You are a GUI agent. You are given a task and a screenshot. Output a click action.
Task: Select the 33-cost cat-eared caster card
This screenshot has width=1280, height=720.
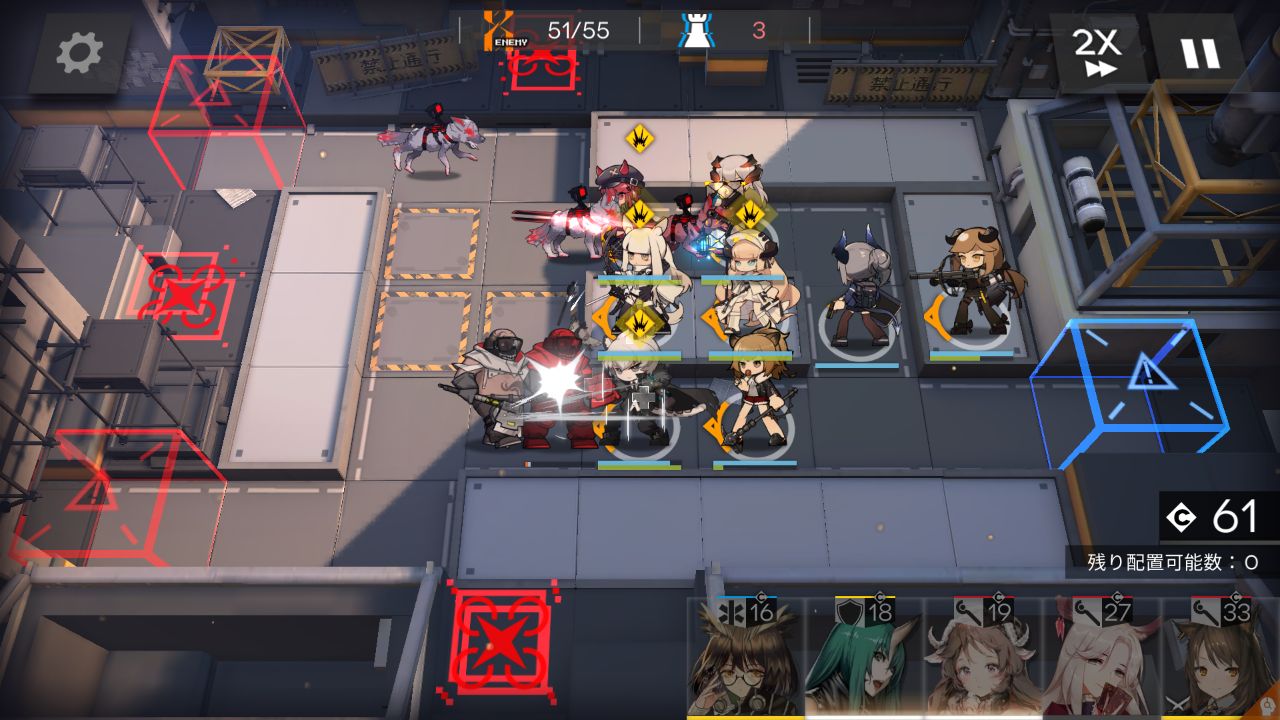(1221, 657)
